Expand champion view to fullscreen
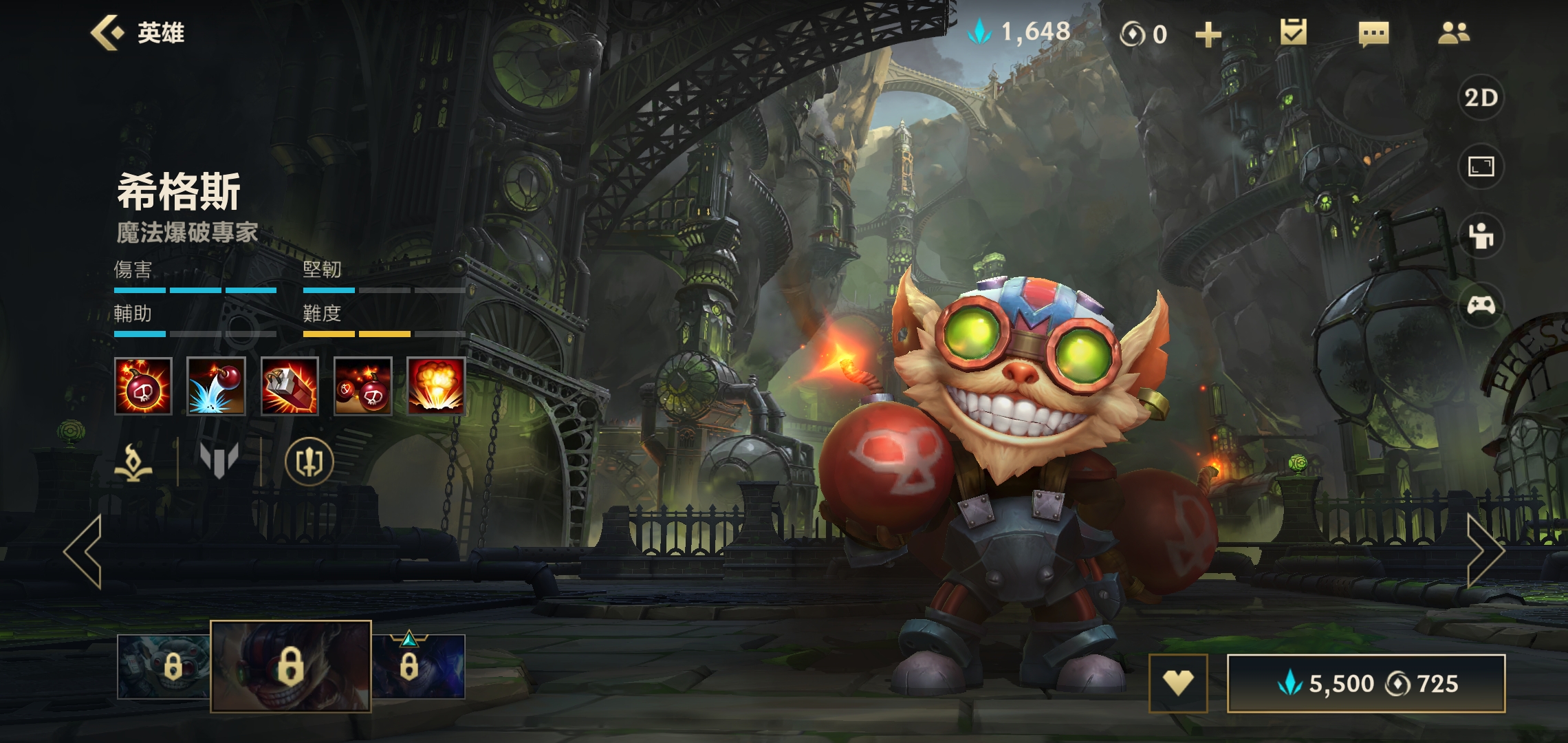1568x743 pixels. click(1481, 166)
